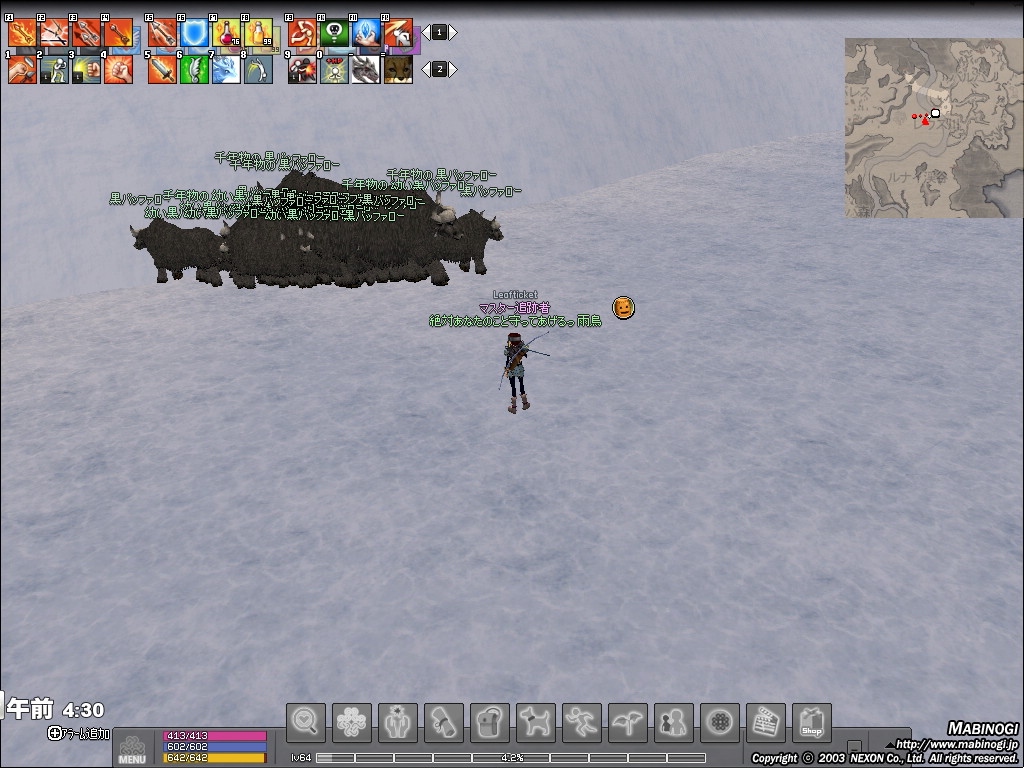Screen dimensions: 1024x768
Task: Activate the sword skill in slot 5
Action: point(162,69)
